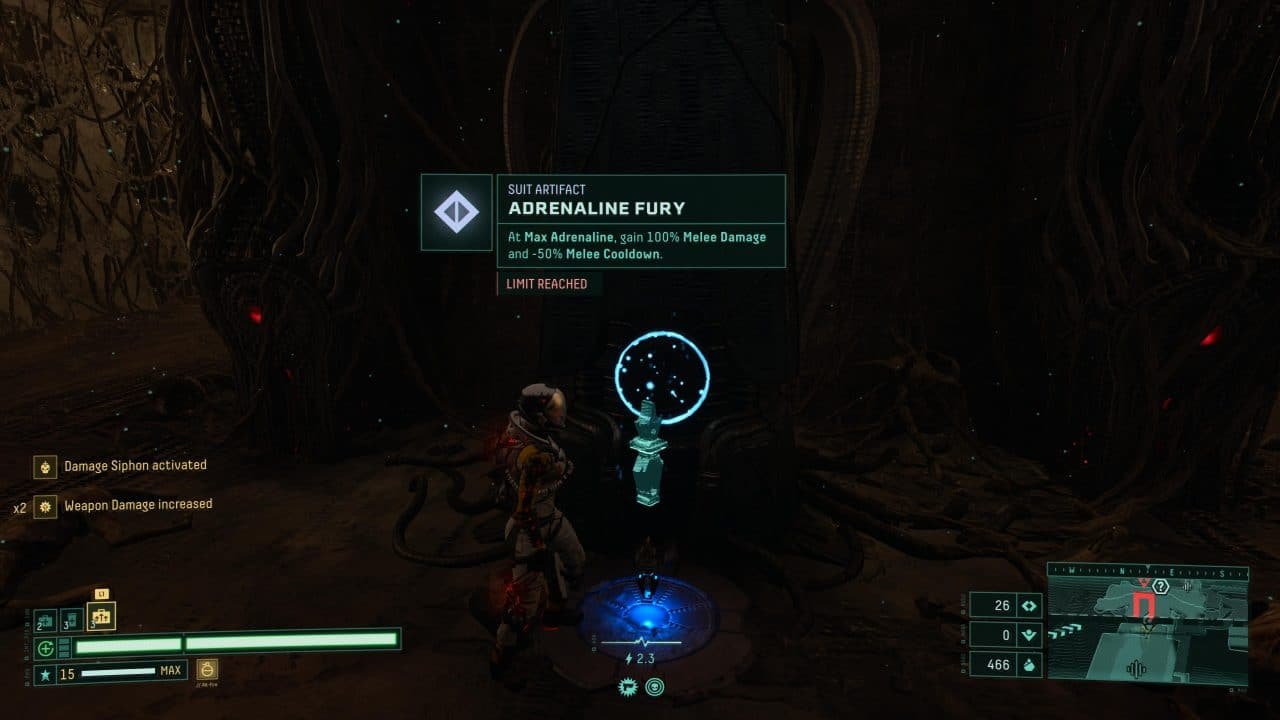Click the skull ring icon
This screenshot has width=1280, height=720.
tap(655, 686)
